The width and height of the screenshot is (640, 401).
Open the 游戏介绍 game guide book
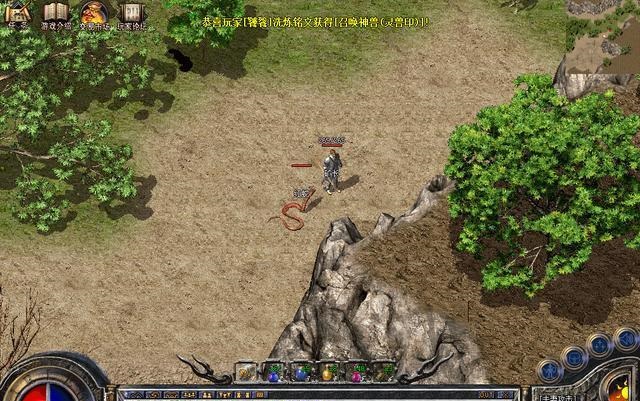tap(55, 13)
